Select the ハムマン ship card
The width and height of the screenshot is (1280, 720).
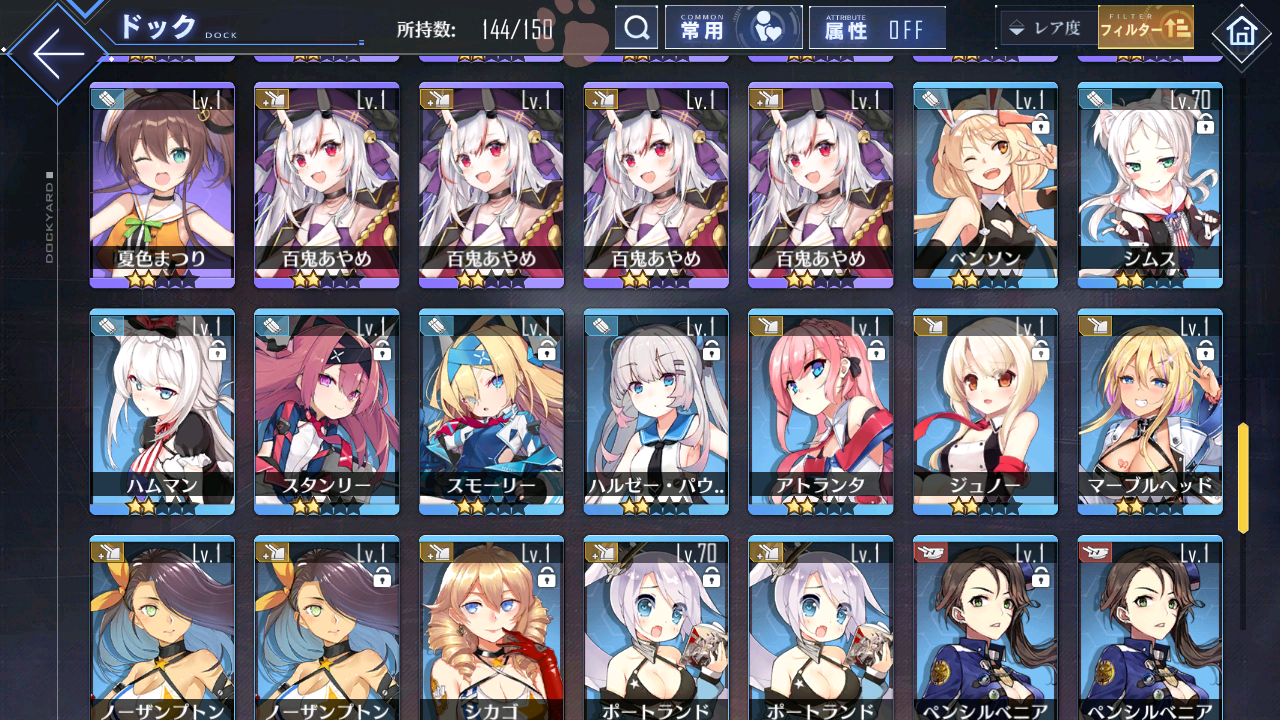tap(161, 410)
